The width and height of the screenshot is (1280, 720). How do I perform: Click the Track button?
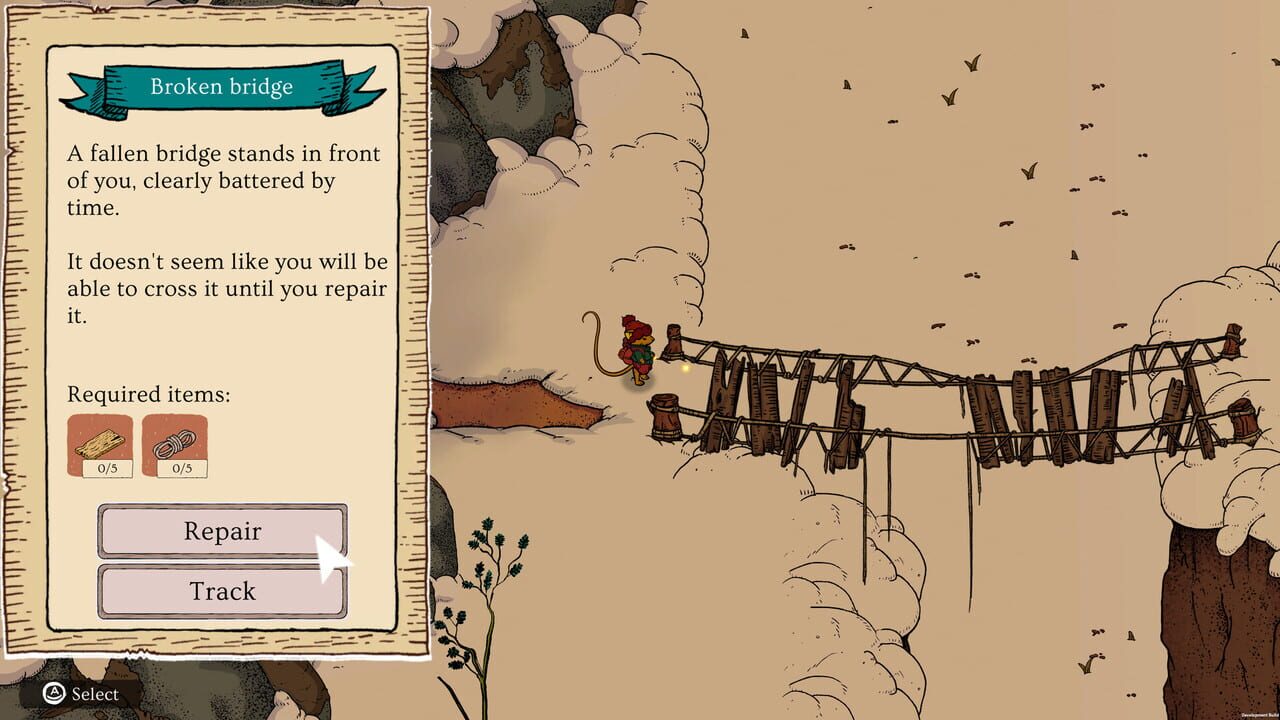click(x=222, y=591)
